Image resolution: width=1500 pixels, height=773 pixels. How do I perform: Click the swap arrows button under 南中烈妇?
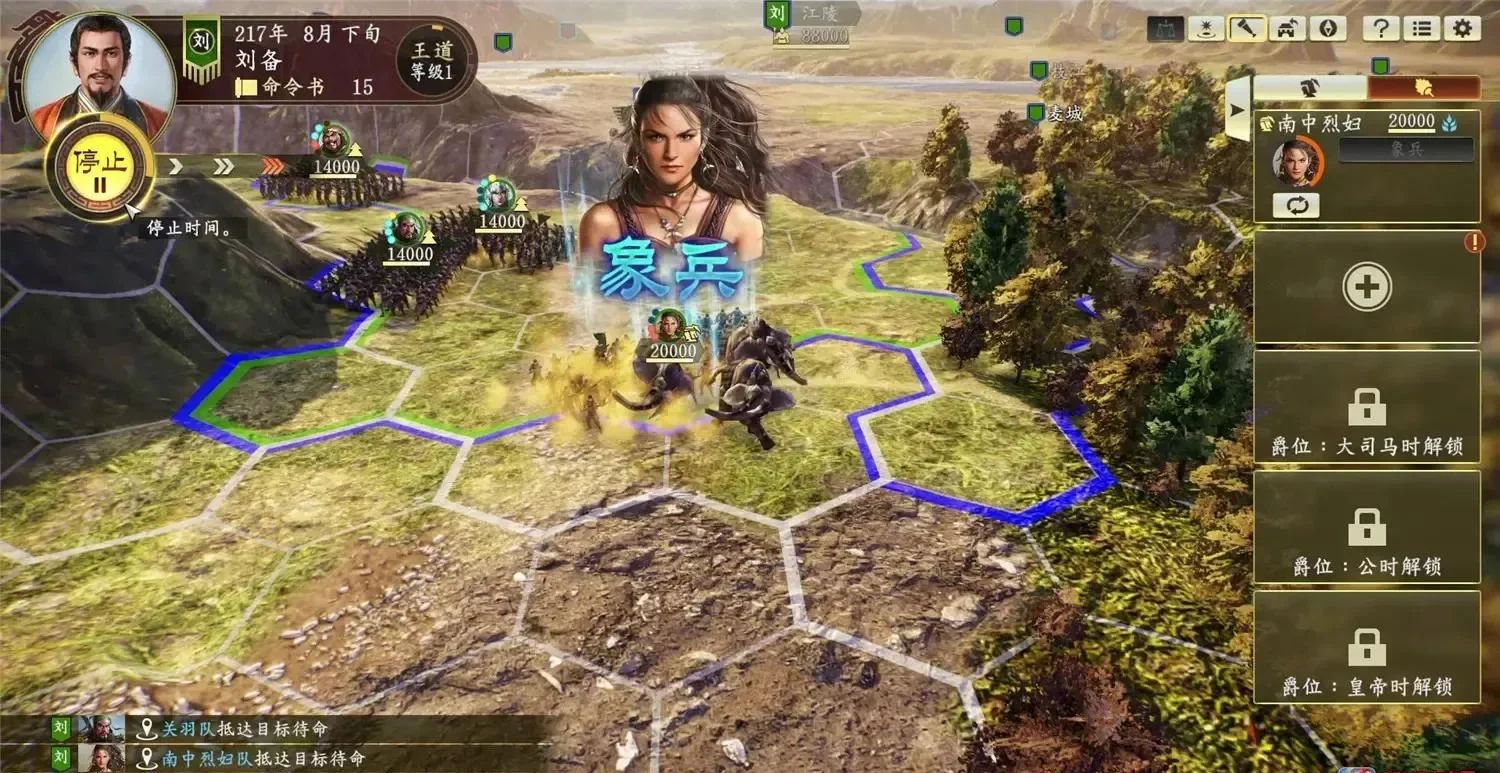click(1295, 205)
